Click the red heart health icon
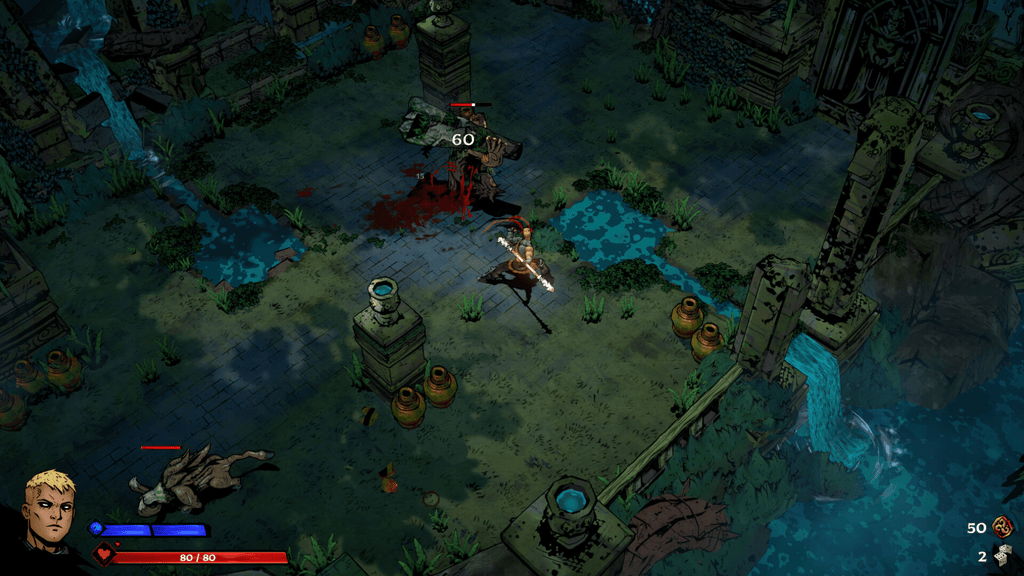 [x=103, y=554]
